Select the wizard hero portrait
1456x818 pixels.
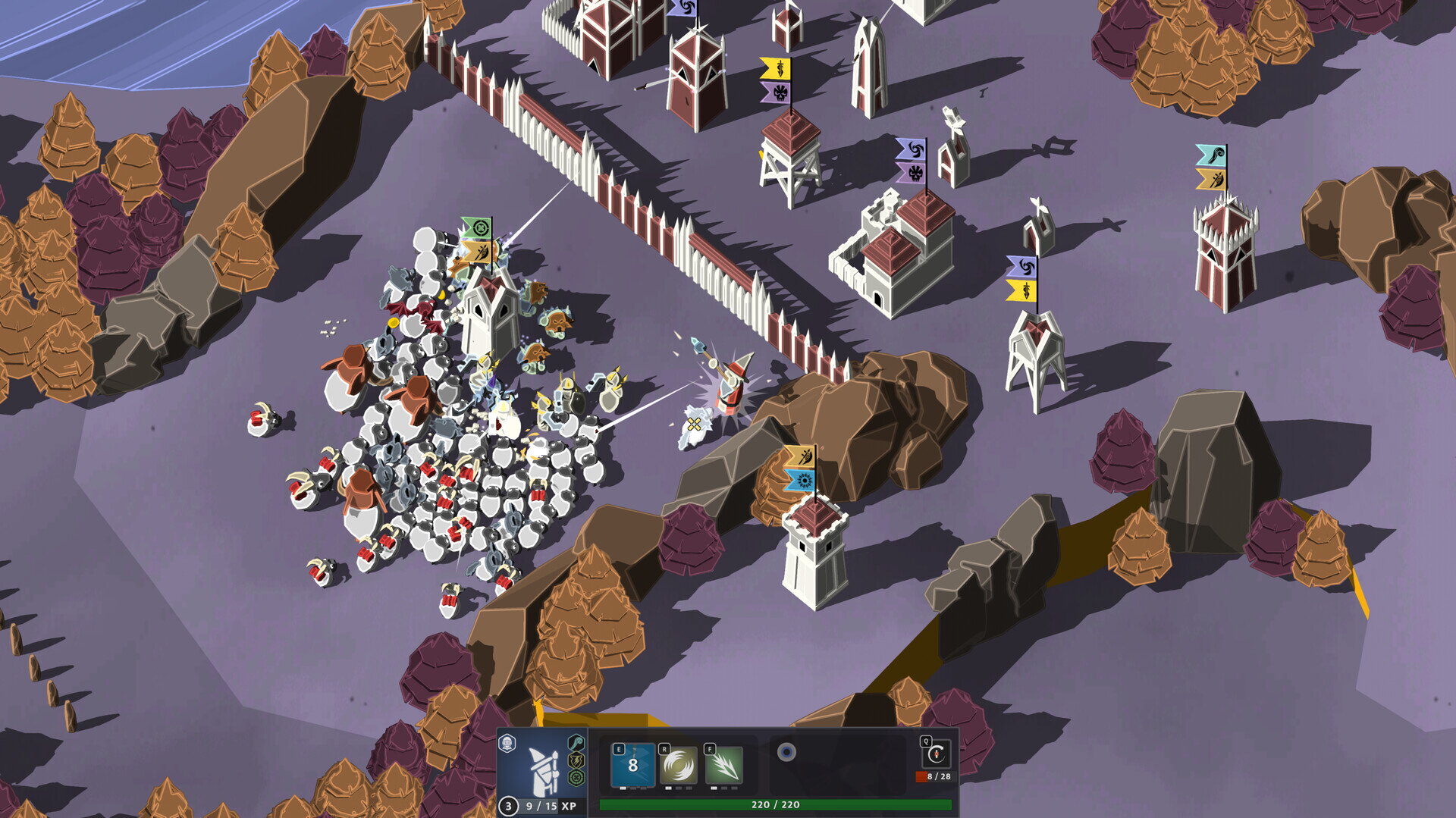(x=544, y=766)
